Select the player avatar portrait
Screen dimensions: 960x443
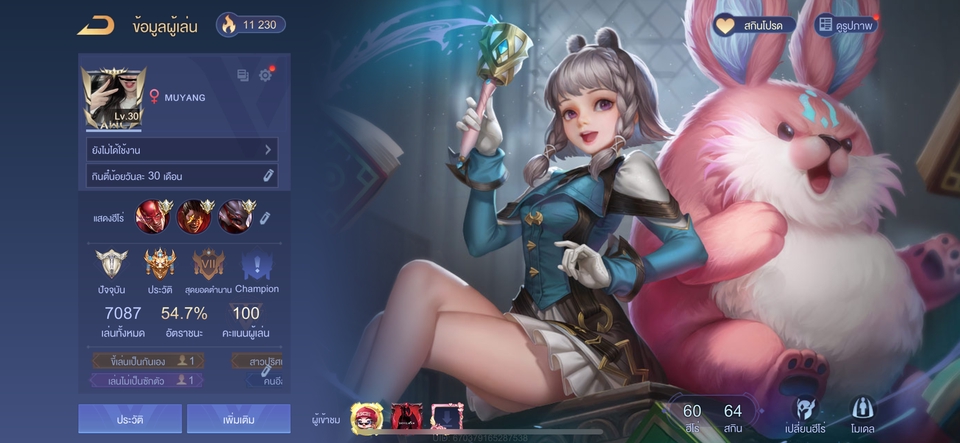click(x=115, y=99)
